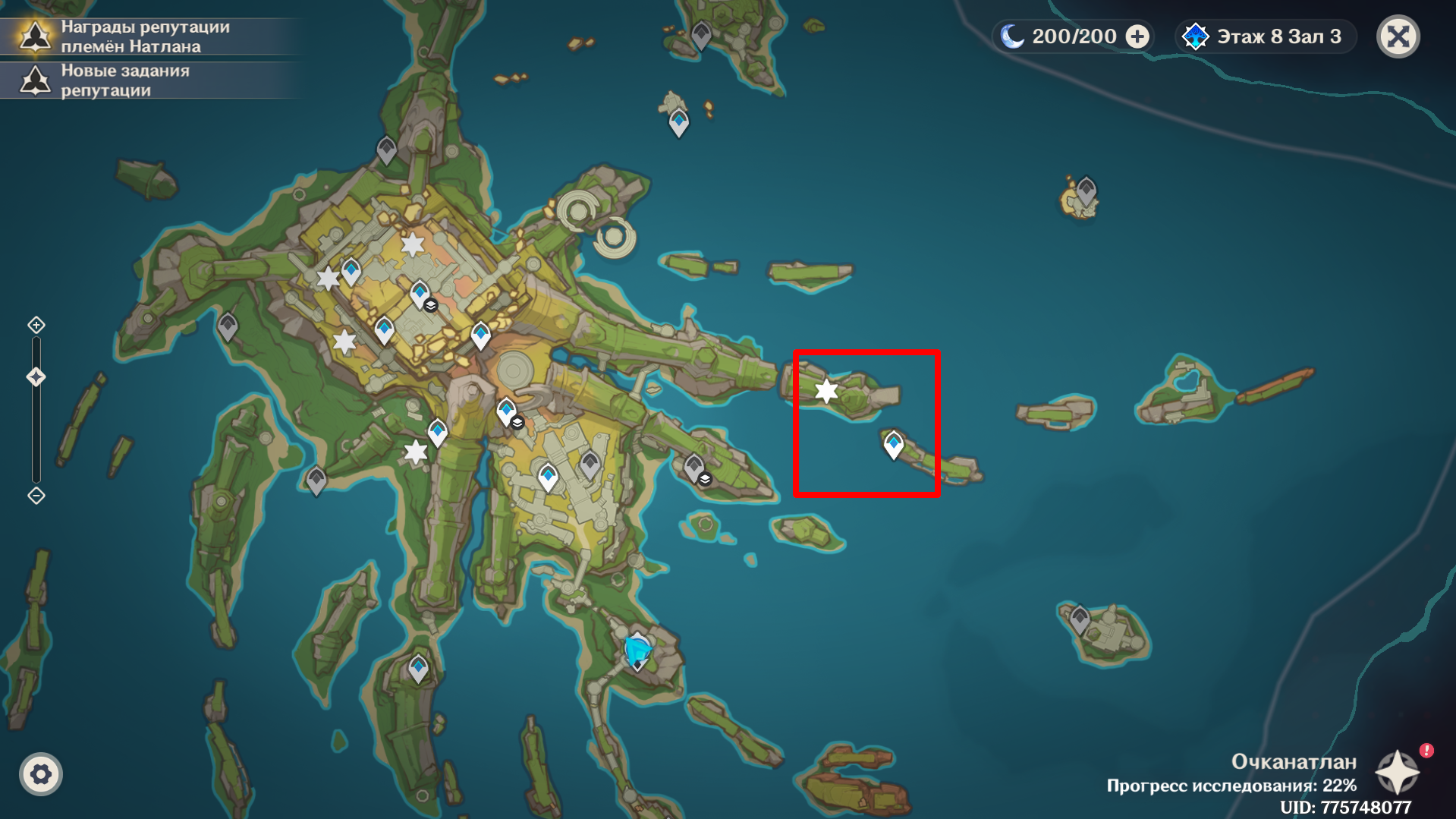This screenshot has height=819, width=1456.
Task: Select the teleport waypoint inside the red box
Action: click(x=894, y=444)
